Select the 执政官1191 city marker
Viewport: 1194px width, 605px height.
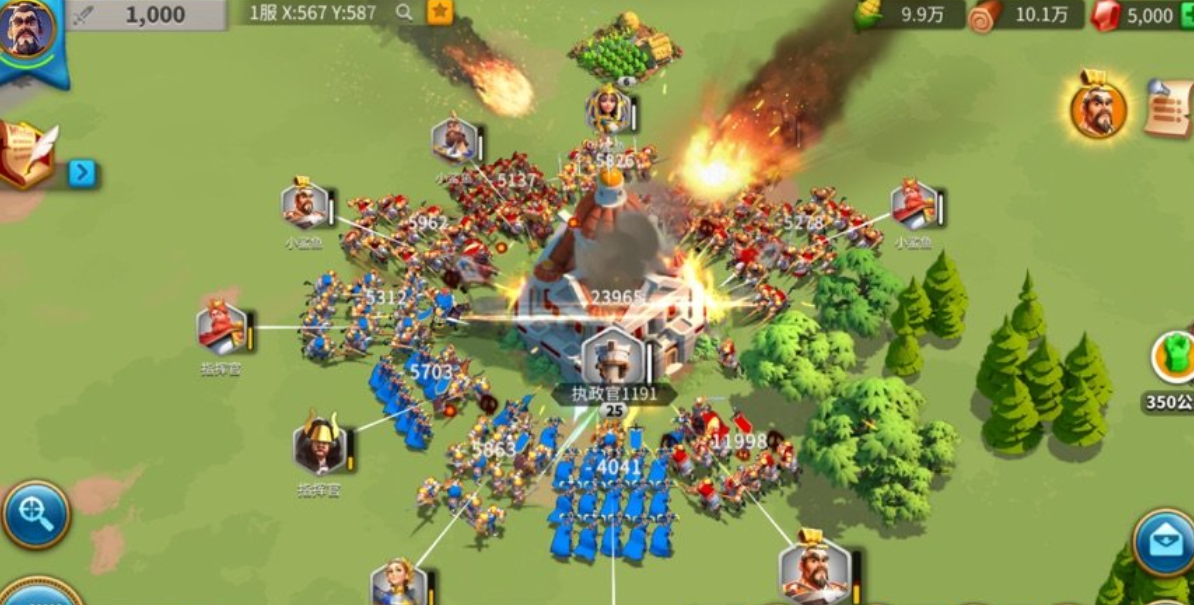[612, 356]
